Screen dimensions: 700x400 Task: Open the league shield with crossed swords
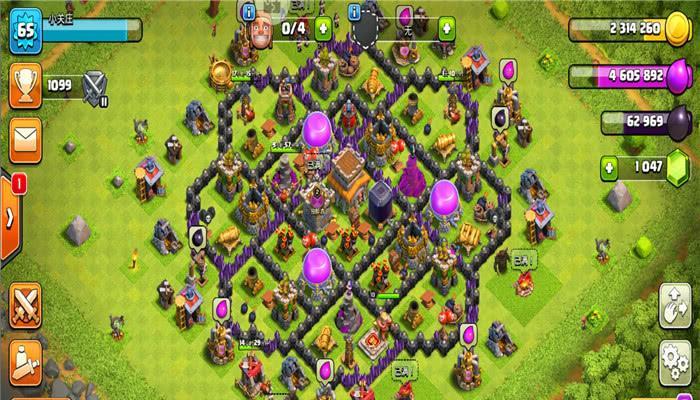point(96,86)
